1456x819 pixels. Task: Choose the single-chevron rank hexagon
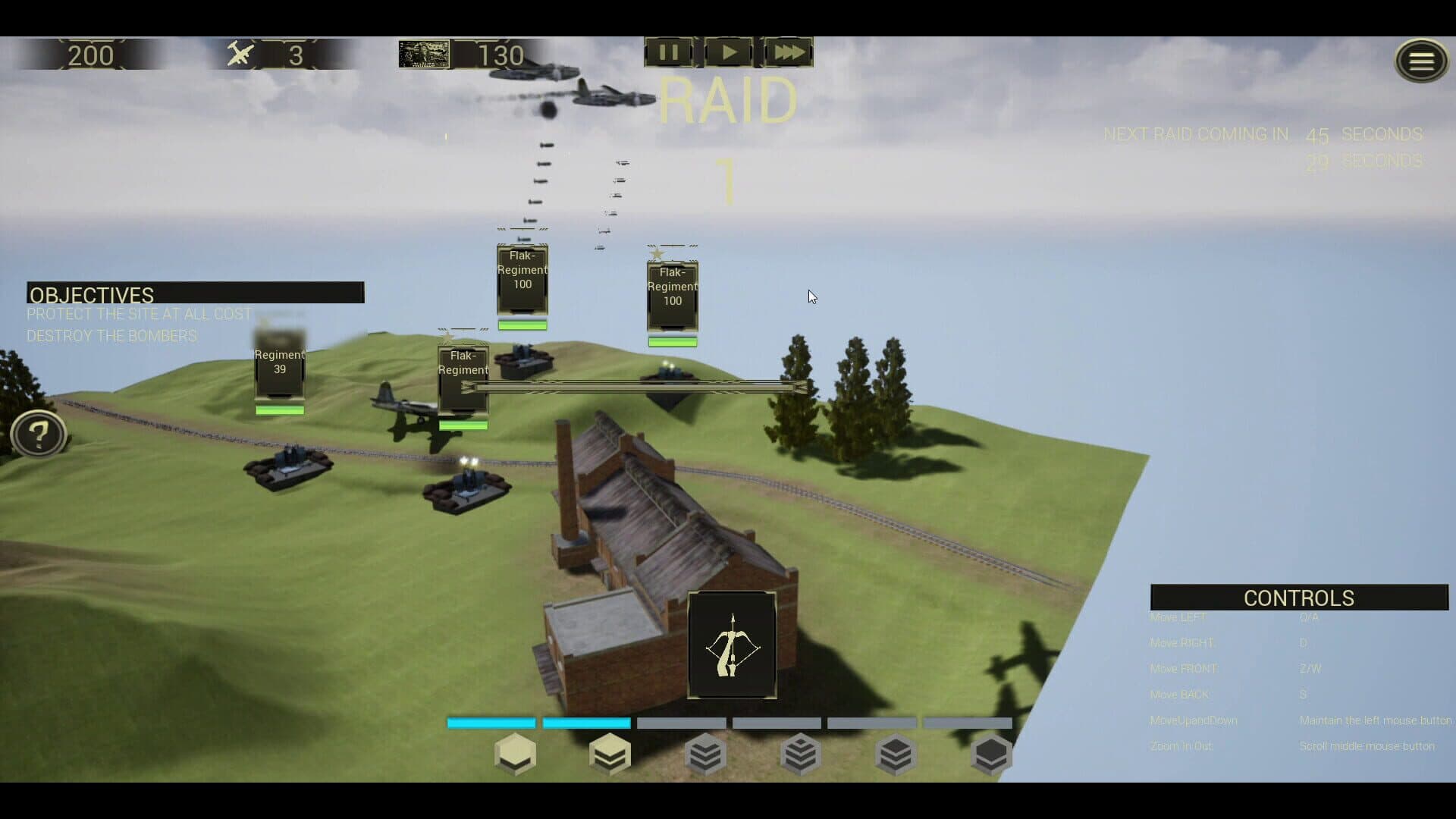tap(515, 754)
